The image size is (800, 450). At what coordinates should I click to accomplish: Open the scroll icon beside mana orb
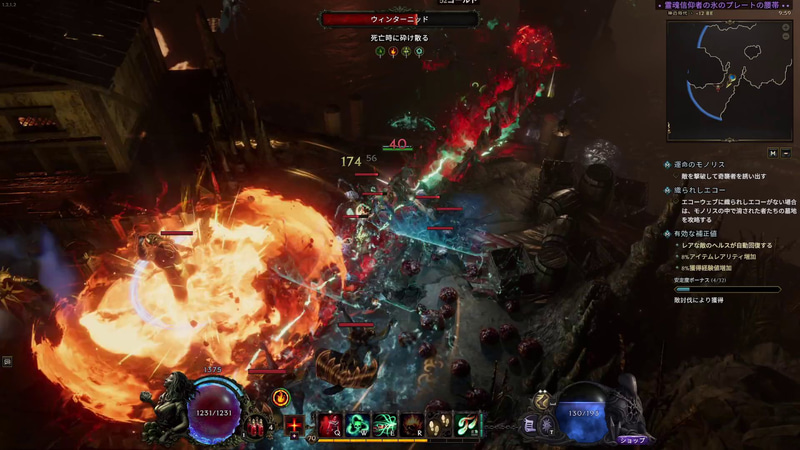[x=530, y=425]
